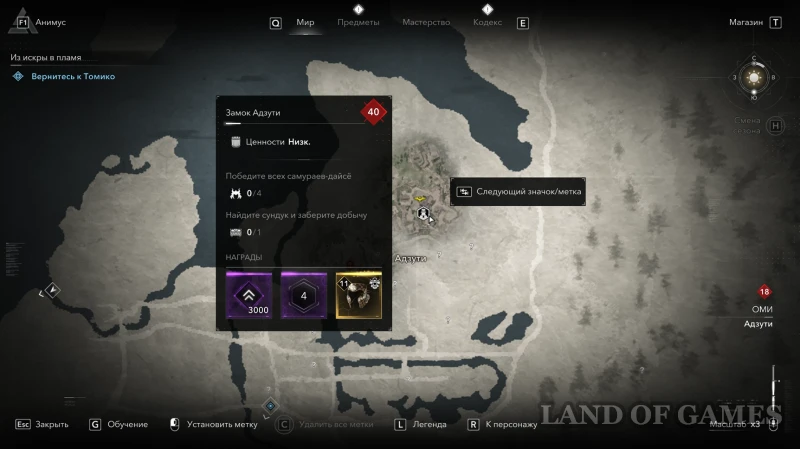Select the hexagon 4 reward tile
800x449 pixels.
304,296
